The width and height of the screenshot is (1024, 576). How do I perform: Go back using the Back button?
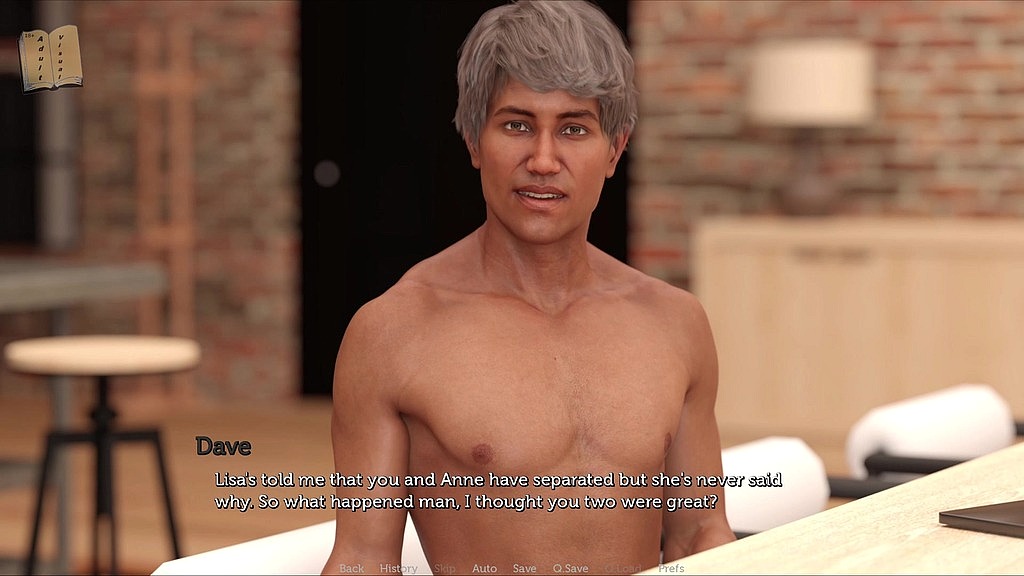tap(352, 568)
